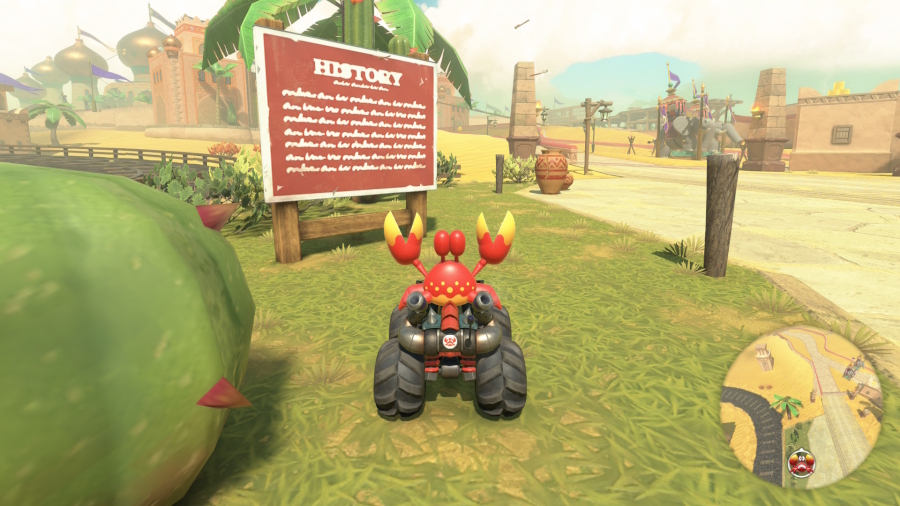
Task: Click the red crab player marker on minimap
Action: [x=801, y=462]
